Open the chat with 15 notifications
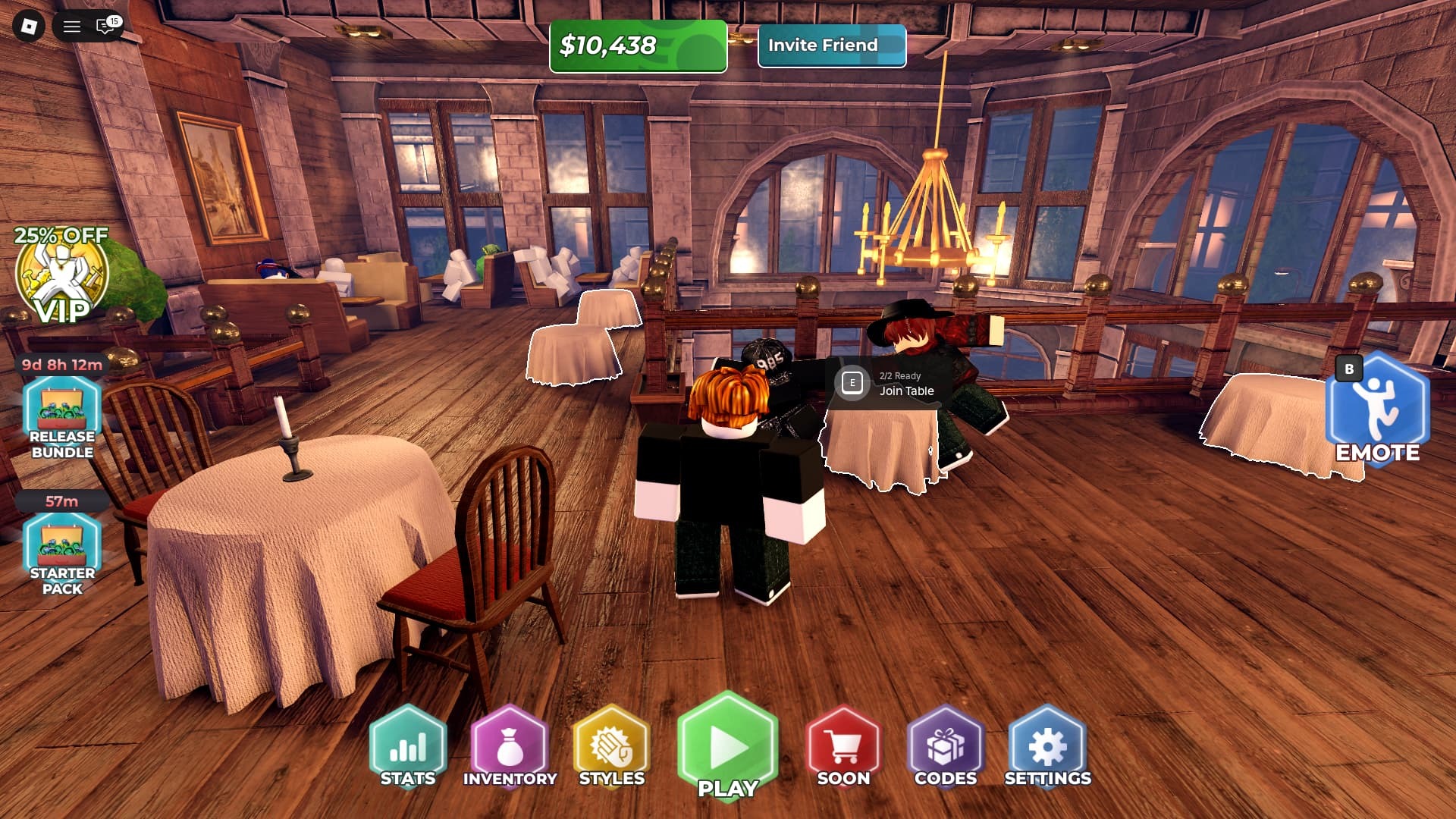This screenshot has width=1456, height=819. [105, 27]
